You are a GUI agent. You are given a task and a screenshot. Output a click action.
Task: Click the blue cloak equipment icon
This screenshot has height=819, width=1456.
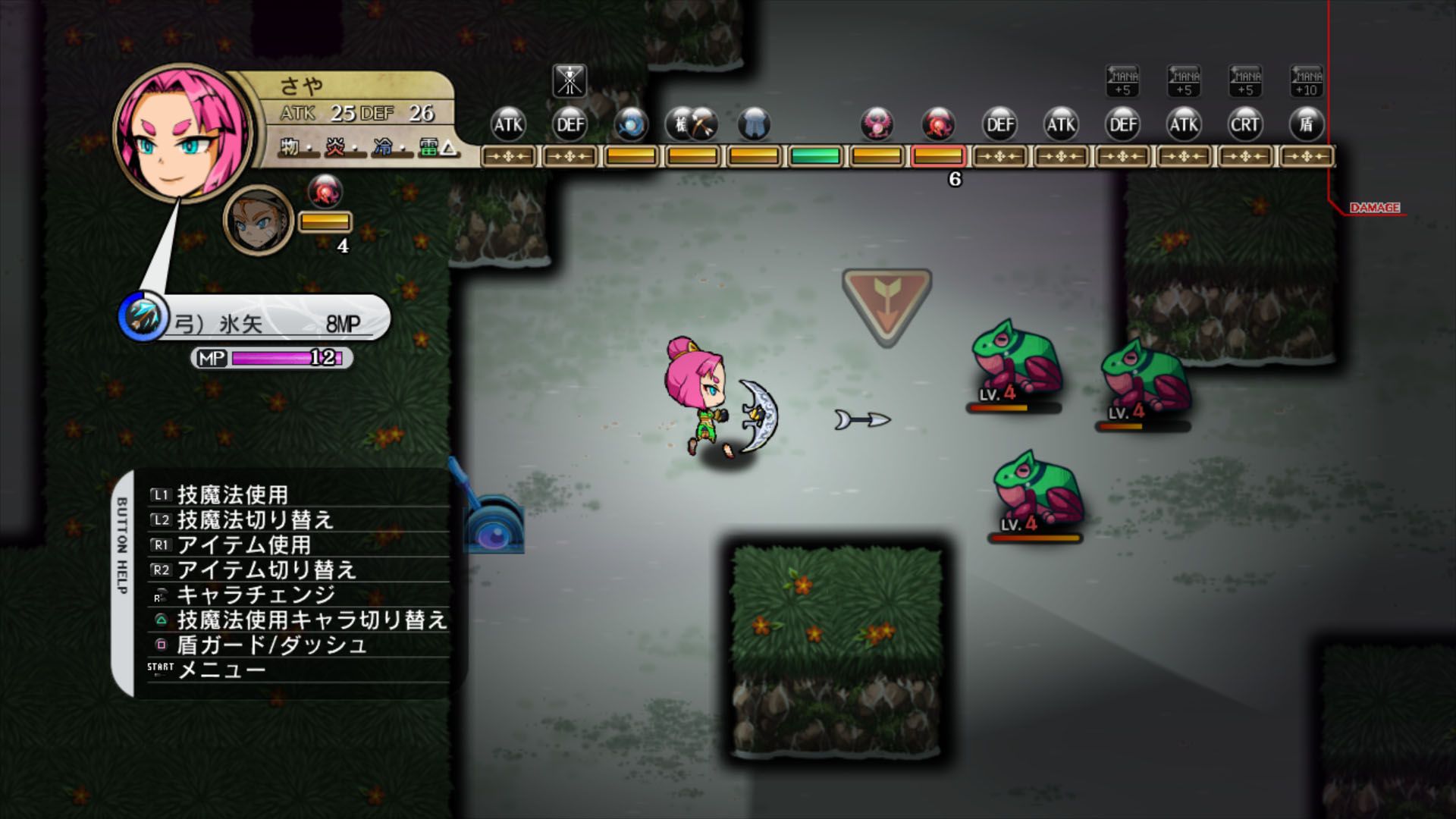tap(753, 125)
